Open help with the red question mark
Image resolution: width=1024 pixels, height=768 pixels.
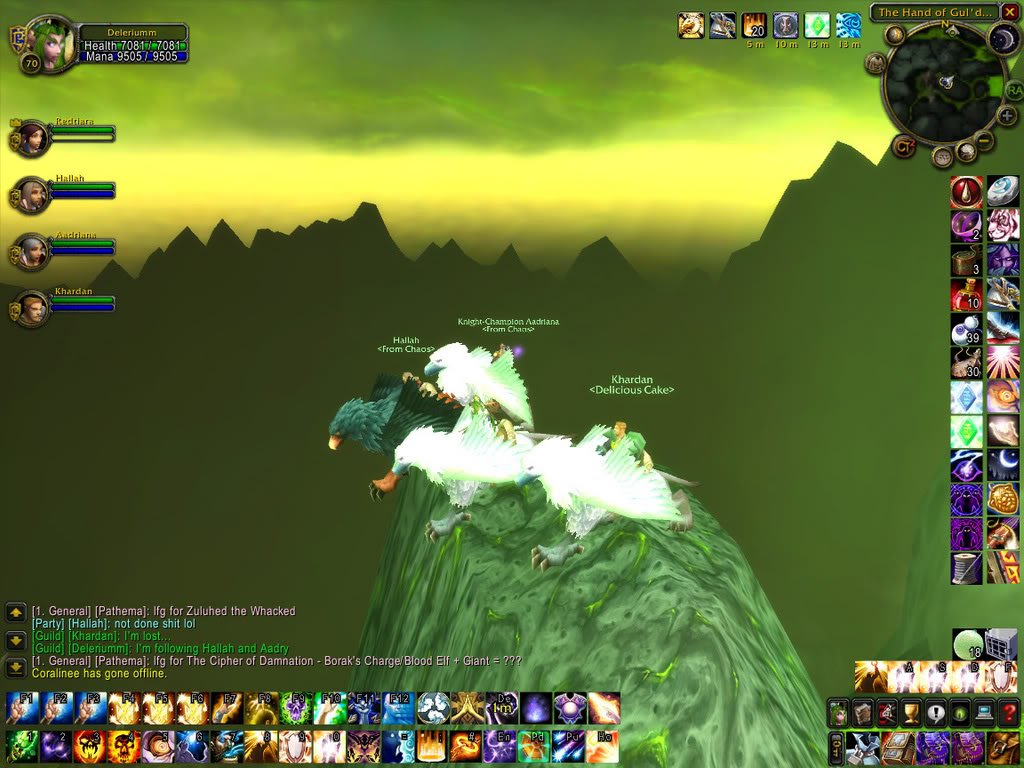click(x=1008, y=713)
